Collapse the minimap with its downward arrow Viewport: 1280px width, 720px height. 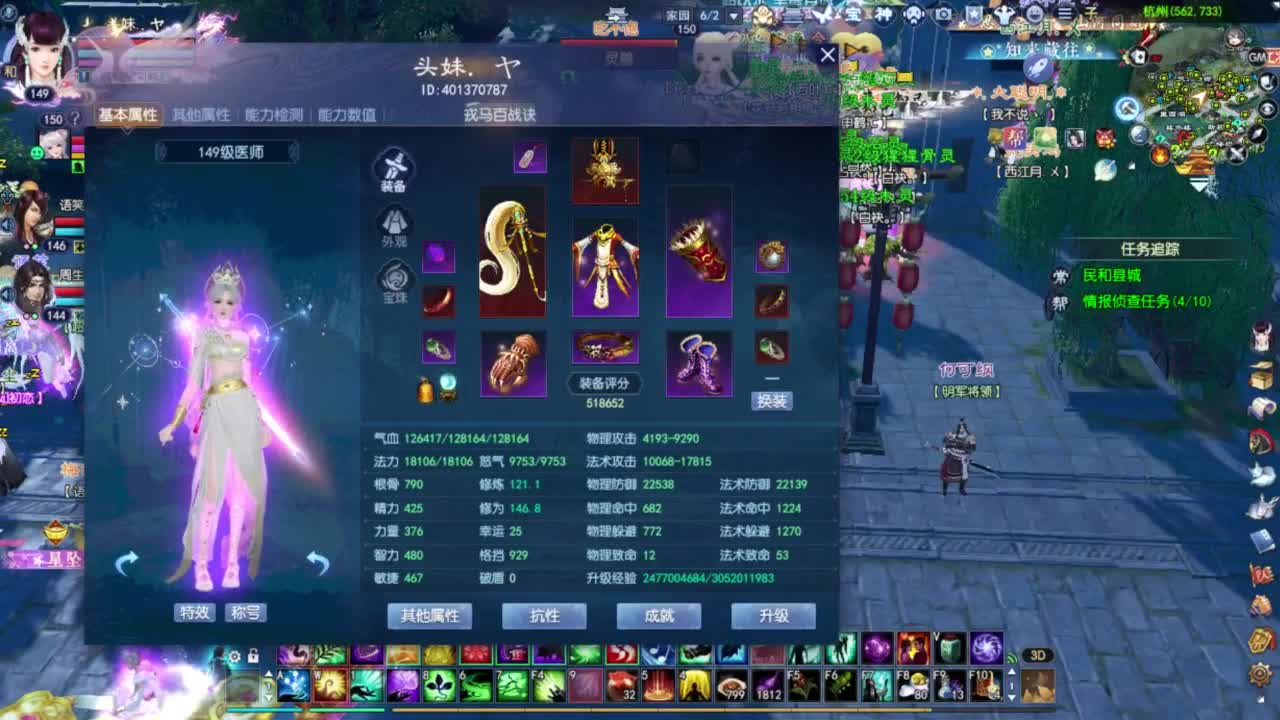[x=1199, y=184]
